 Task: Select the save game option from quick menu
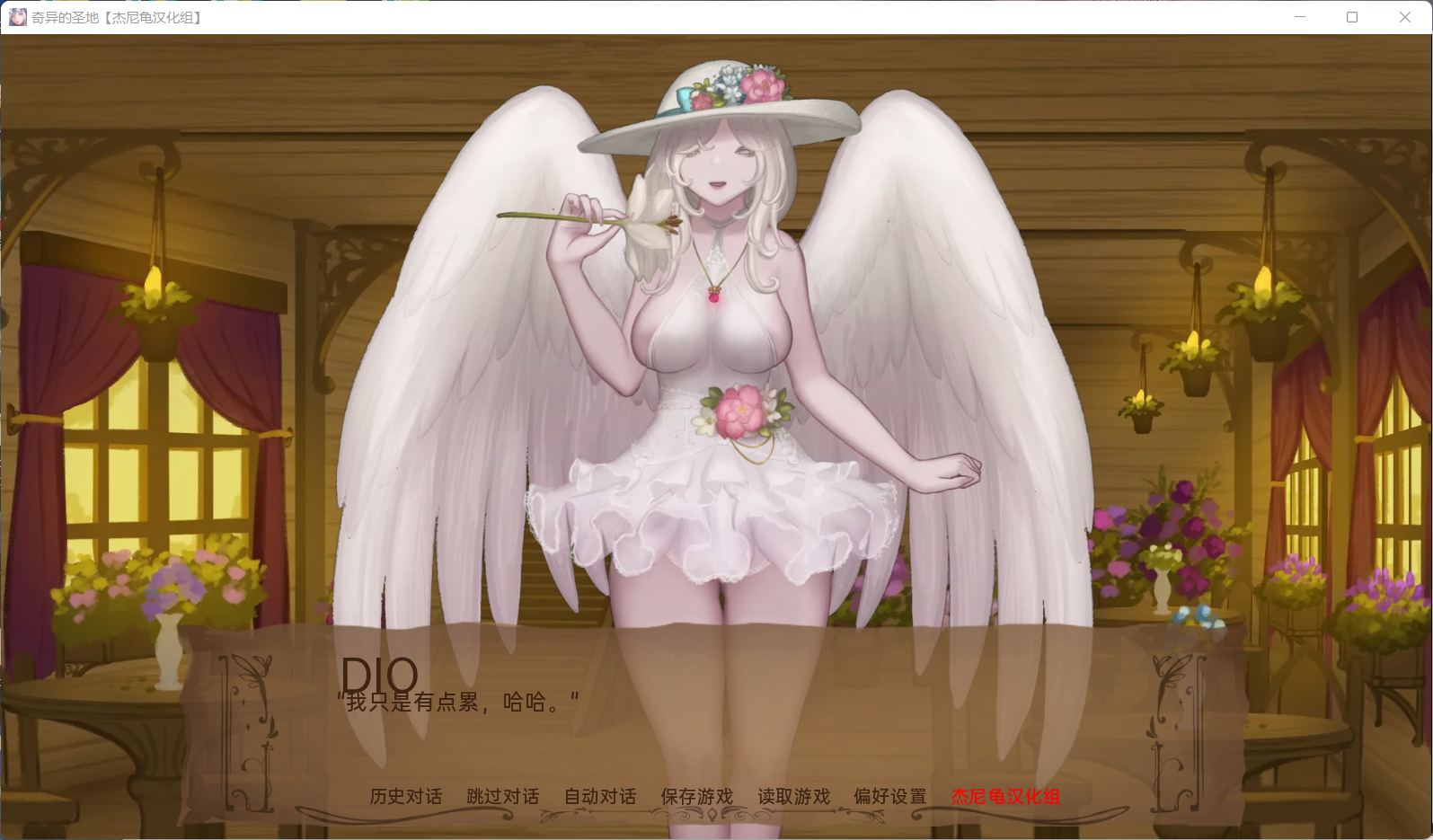696,796
